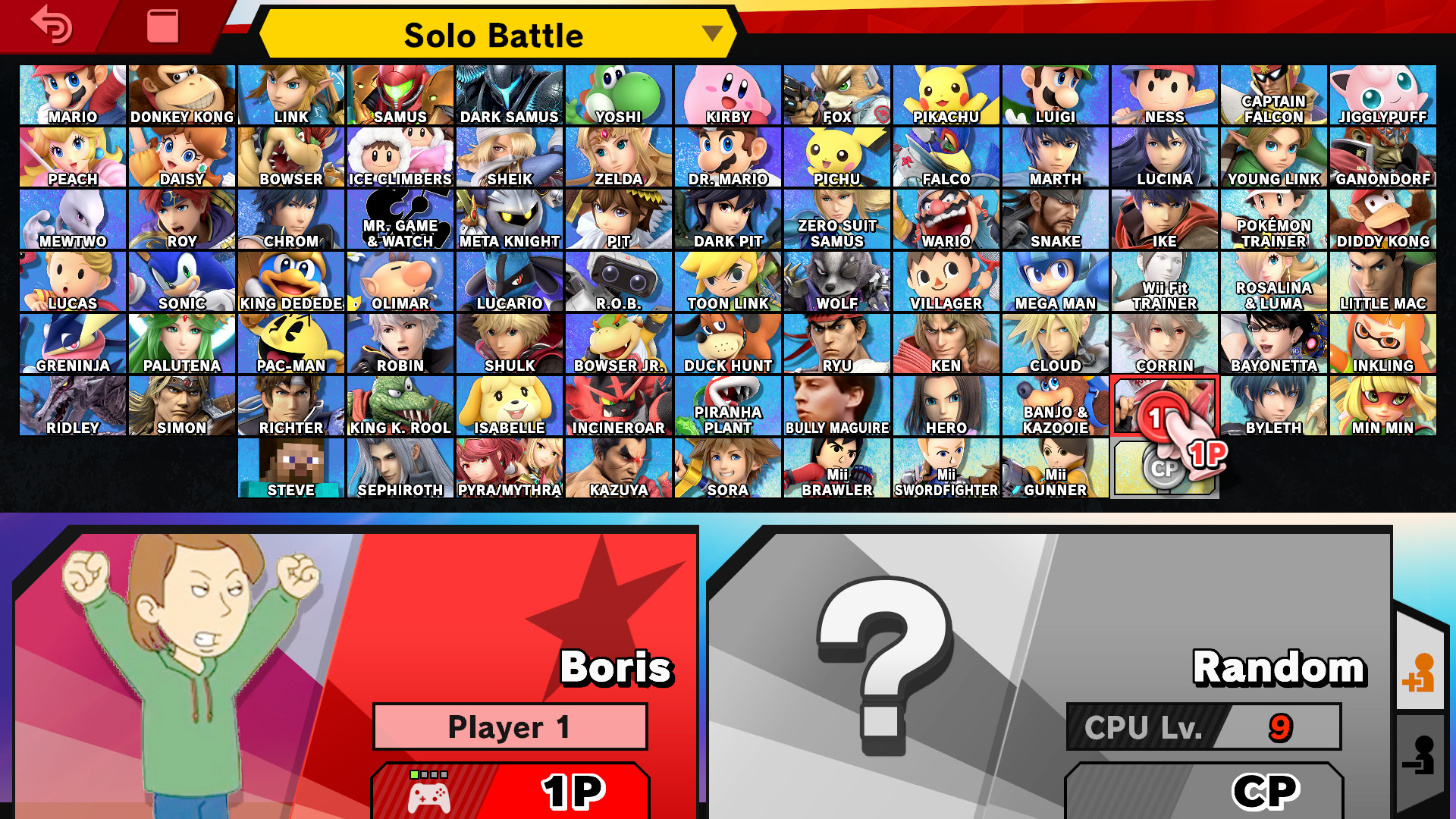Select the Sephiroth fighter portrait
The image size is (1456, 819).
click(x=400, y=466)
